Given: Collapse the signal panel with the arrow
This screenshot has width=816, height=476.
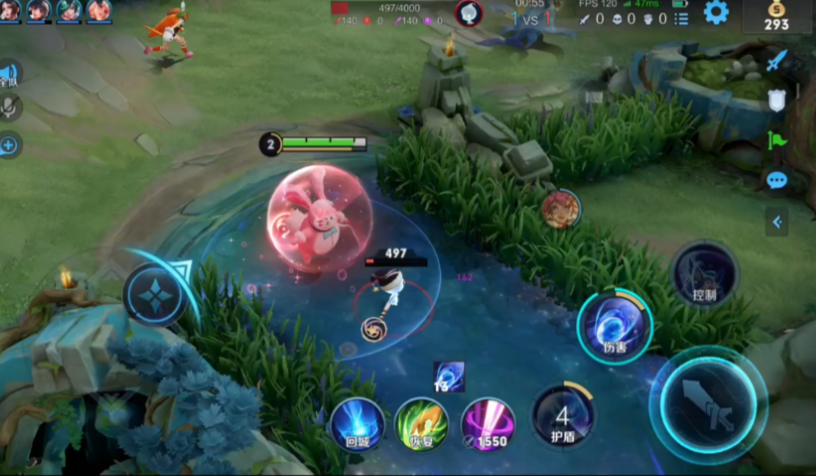Looking at the screenshot, I should 777,221.
